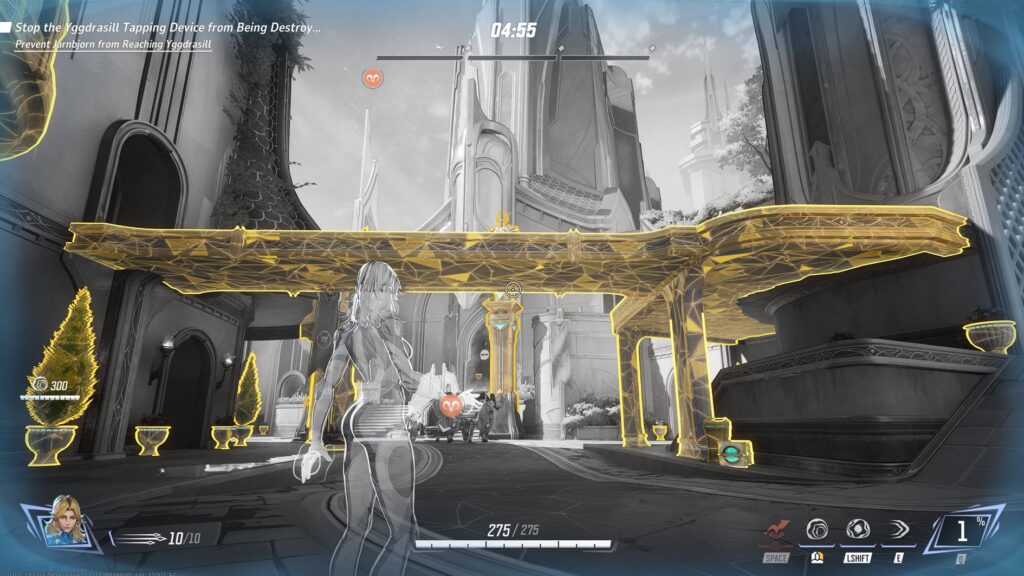Click the orange ram marker below the progress bar

[372, 77]
